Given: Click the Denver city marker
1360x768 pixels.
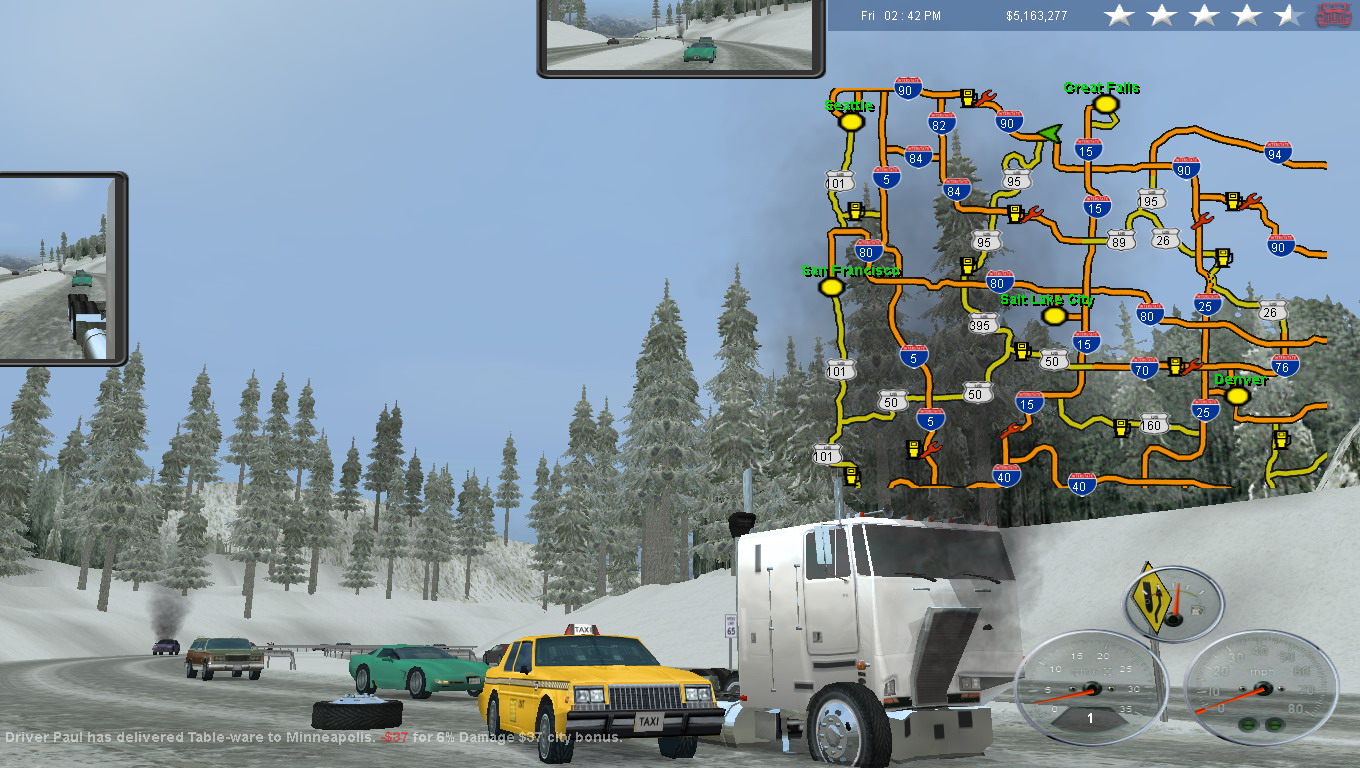Looking at the screenshot, I should 1237,396.
